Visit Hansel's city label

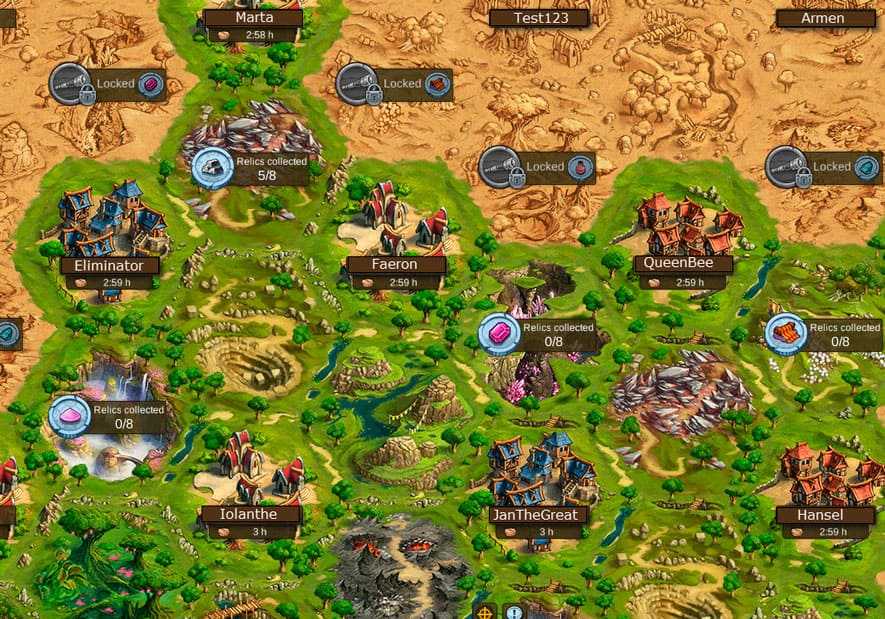tap(824, 515)
